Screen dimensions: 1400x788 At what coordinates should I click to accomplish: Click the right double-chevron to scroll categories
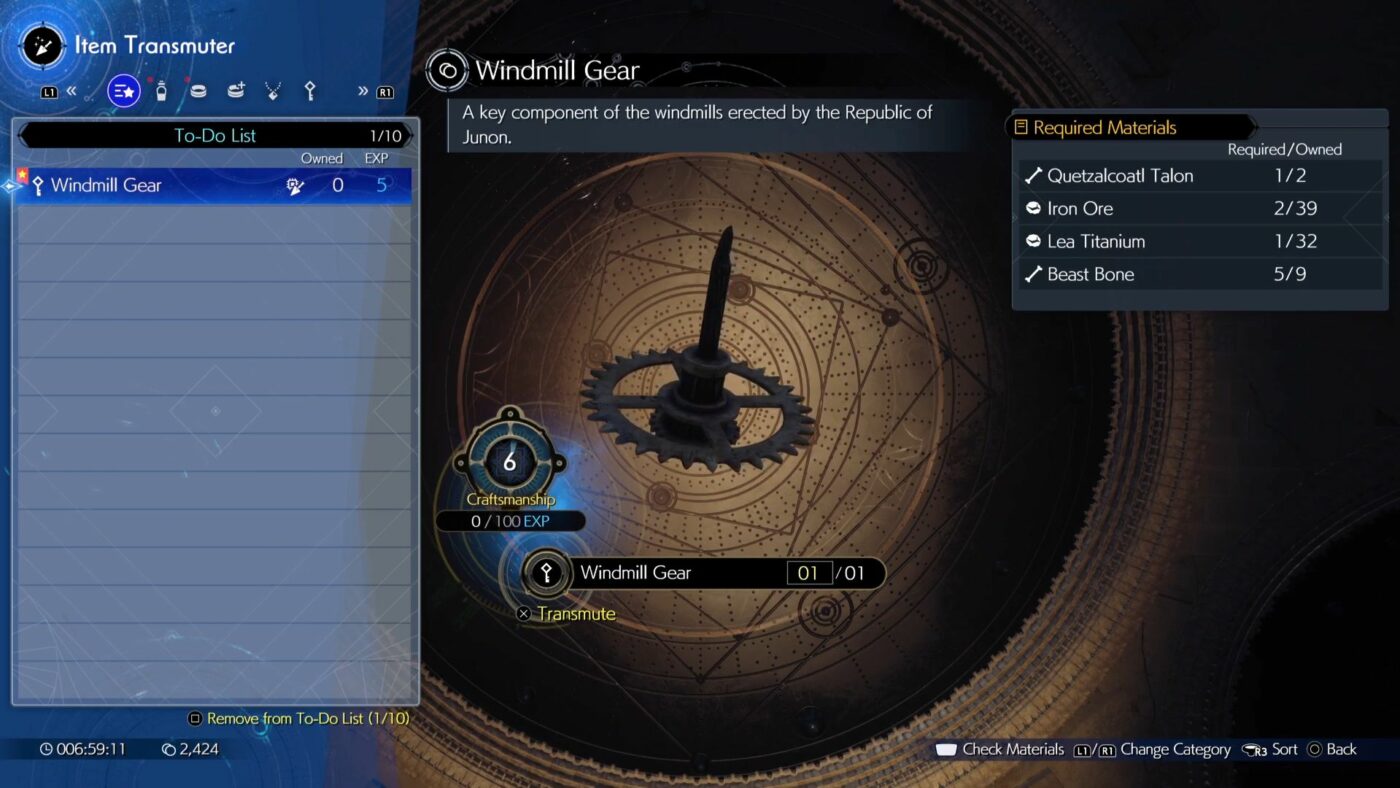pyautogui.click(x=363, y=90)
